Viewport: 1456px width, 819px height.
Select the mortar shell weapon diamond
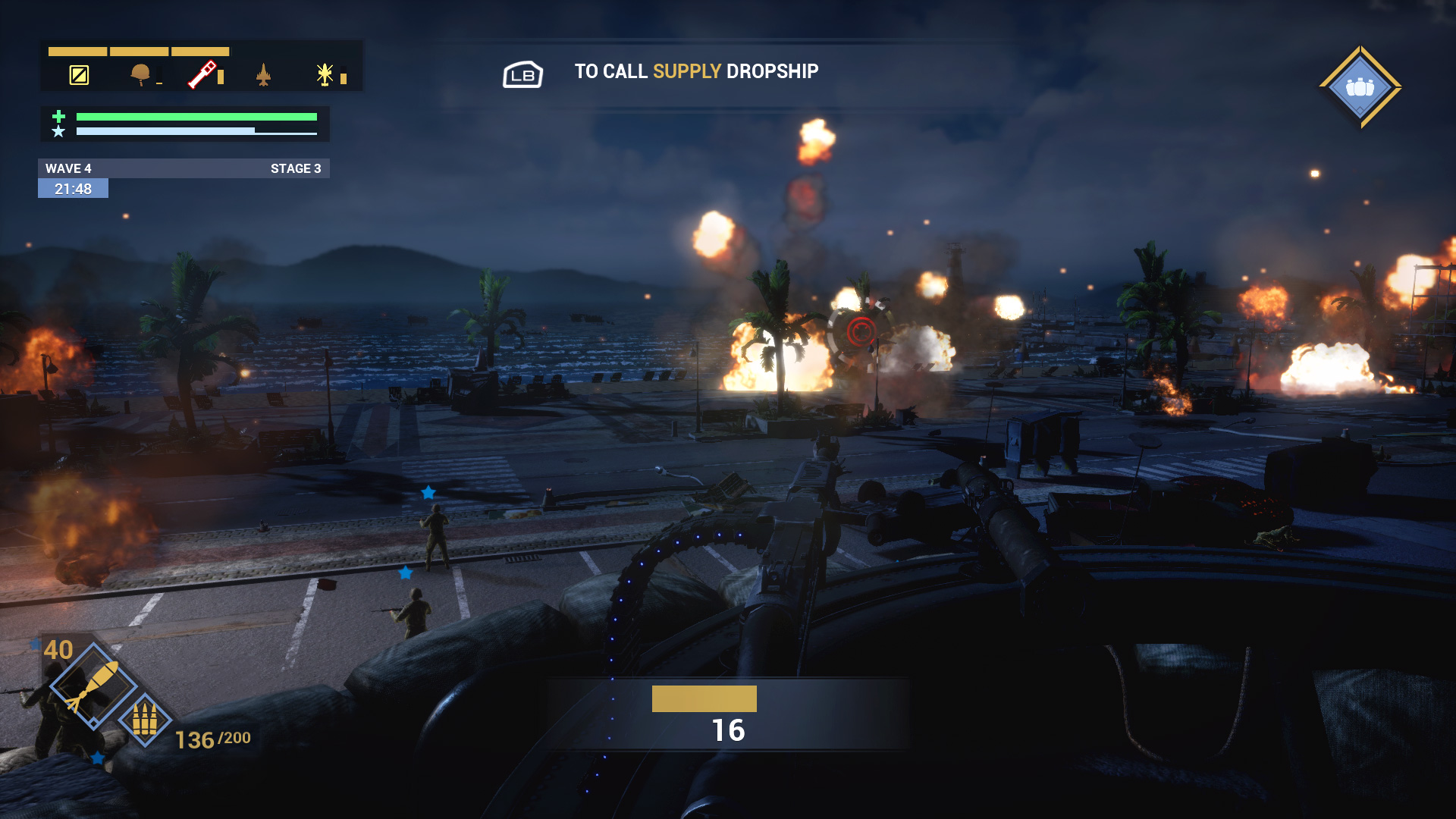coord(93,686)
